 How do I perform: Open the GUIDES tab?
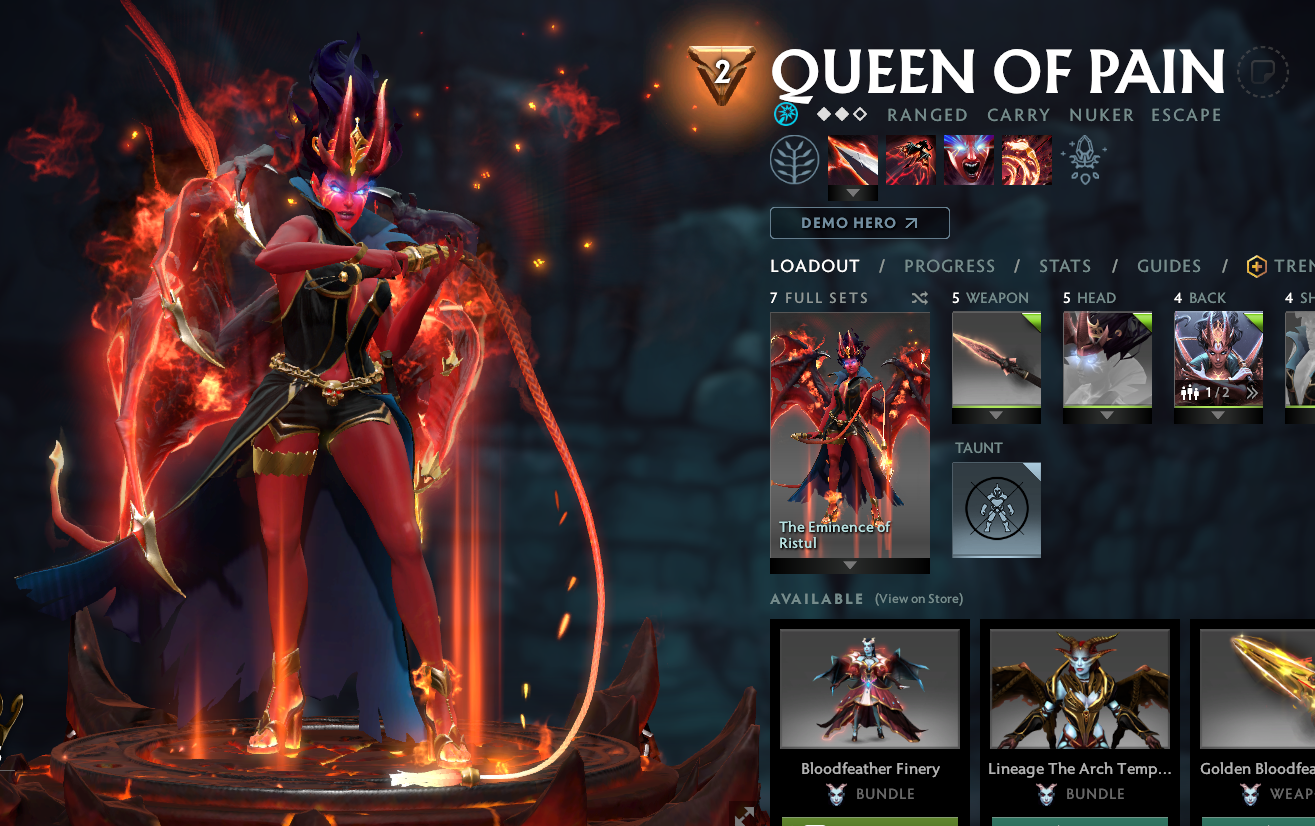pos(1168,266)
